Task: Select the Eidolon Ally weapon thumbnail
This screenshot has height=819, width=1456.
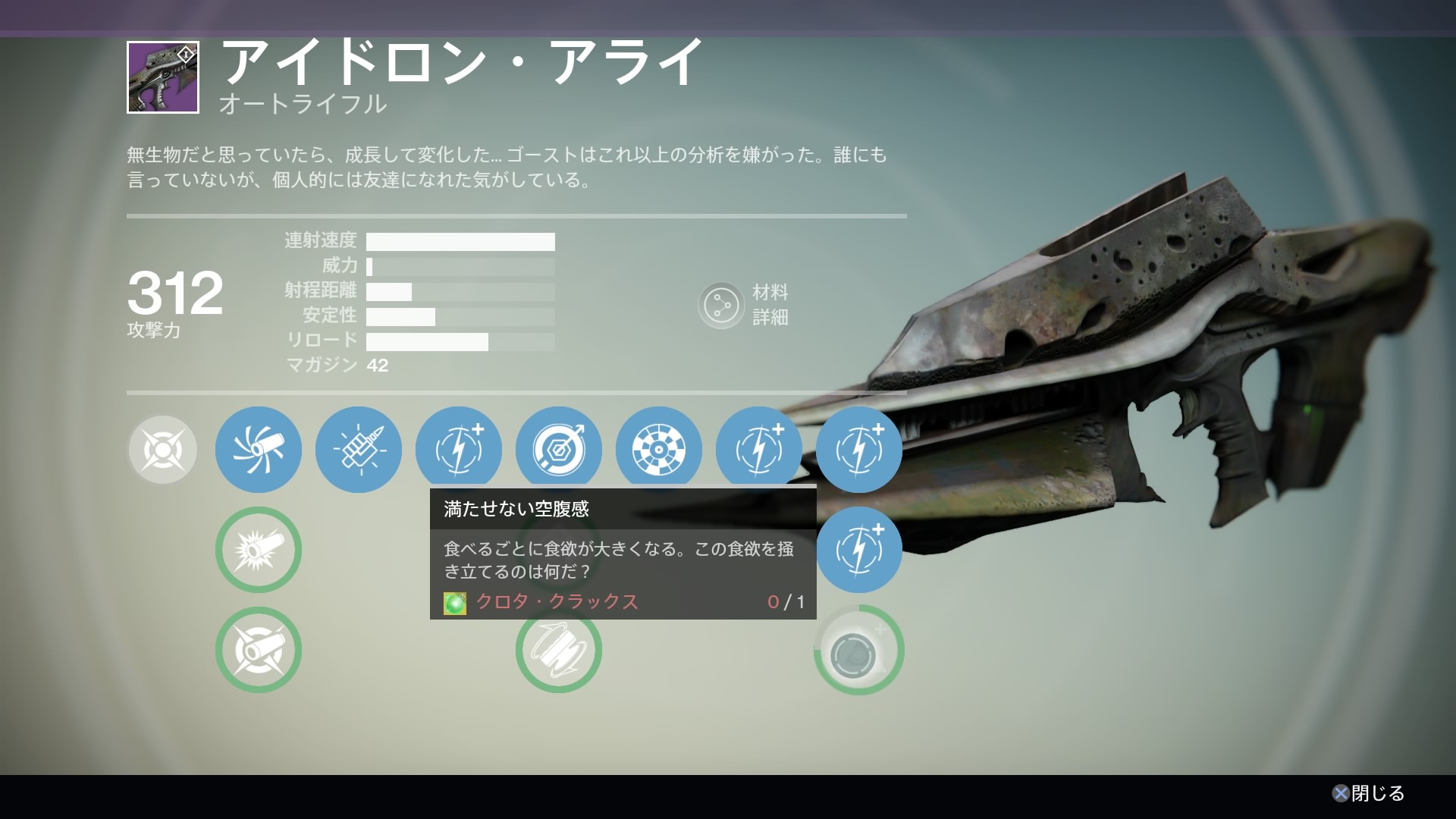Action: 163,77
